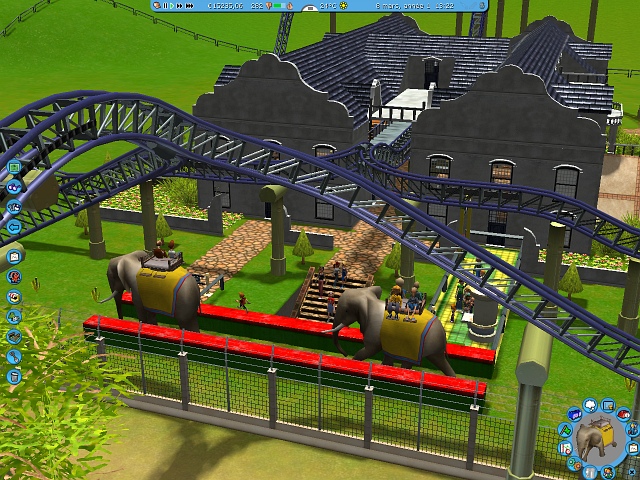
Task: Open the ride's entrance and exit panel
Action: click(590, 472)
